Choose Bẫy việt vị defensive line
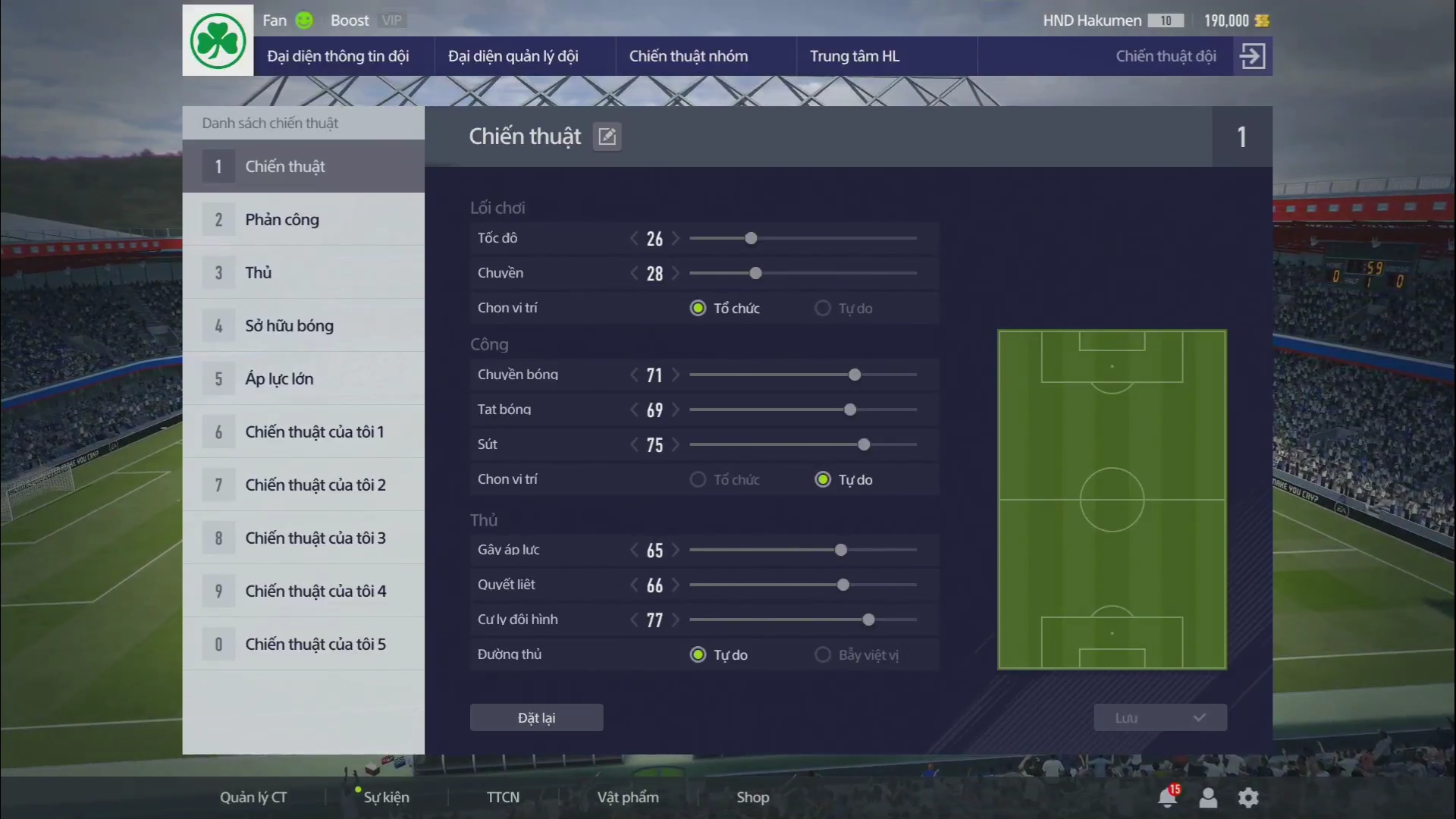This screenshot has height=819, width=1456. point(823,654)
